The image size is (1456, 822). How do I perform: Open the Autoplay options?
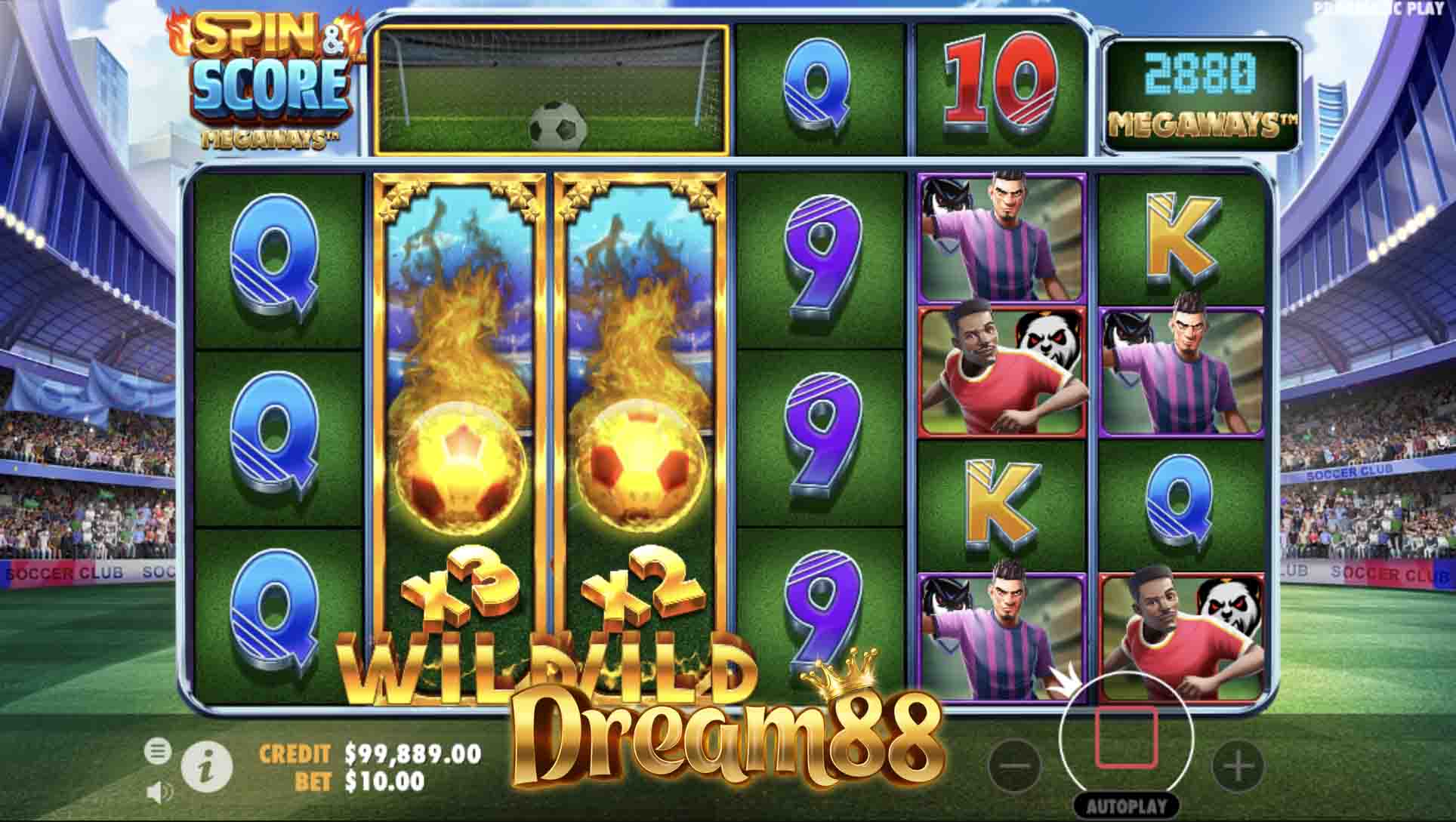(x=1126, y=806)
